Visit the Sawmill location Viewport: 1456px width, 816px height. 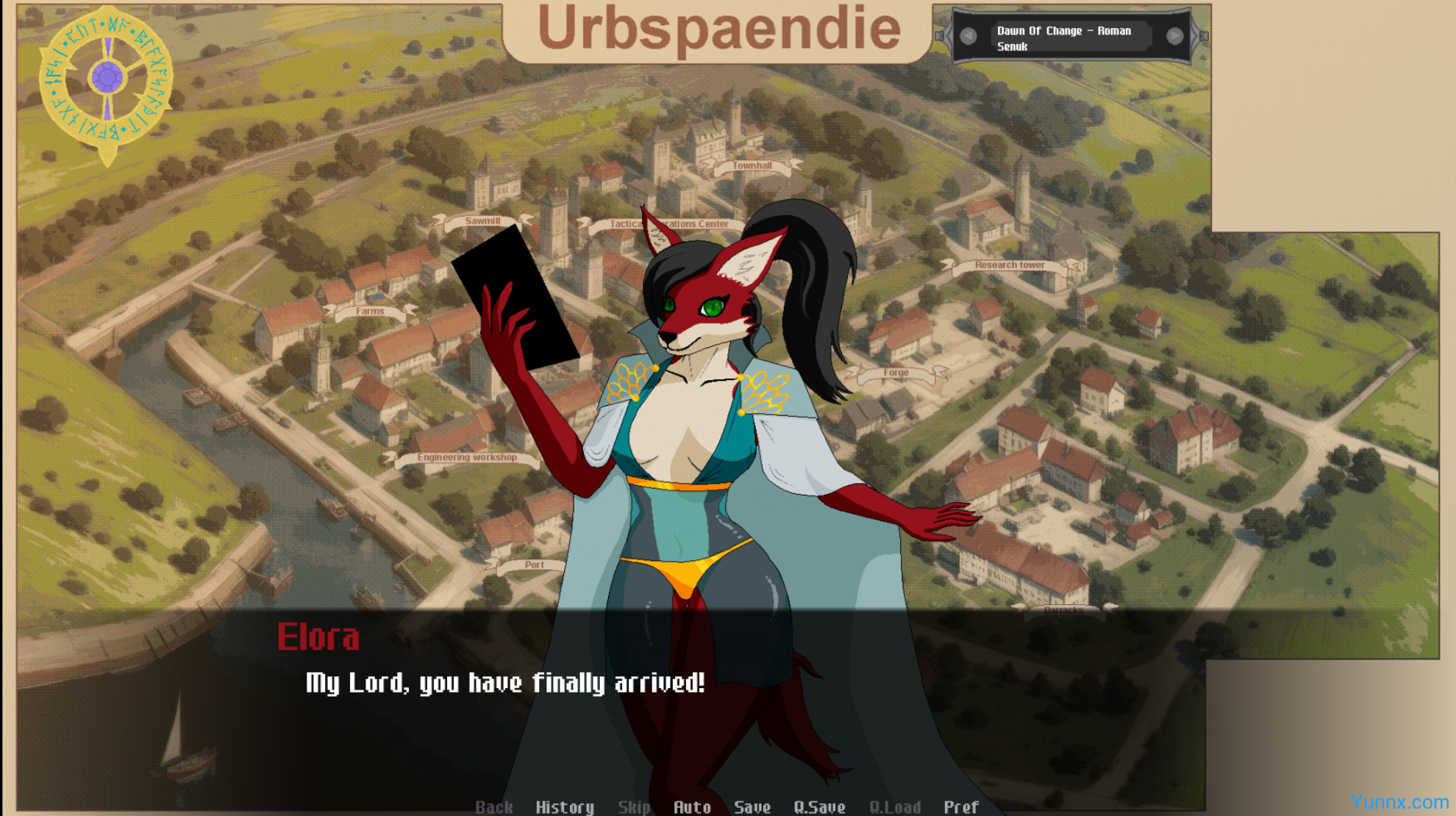point(482,221)
